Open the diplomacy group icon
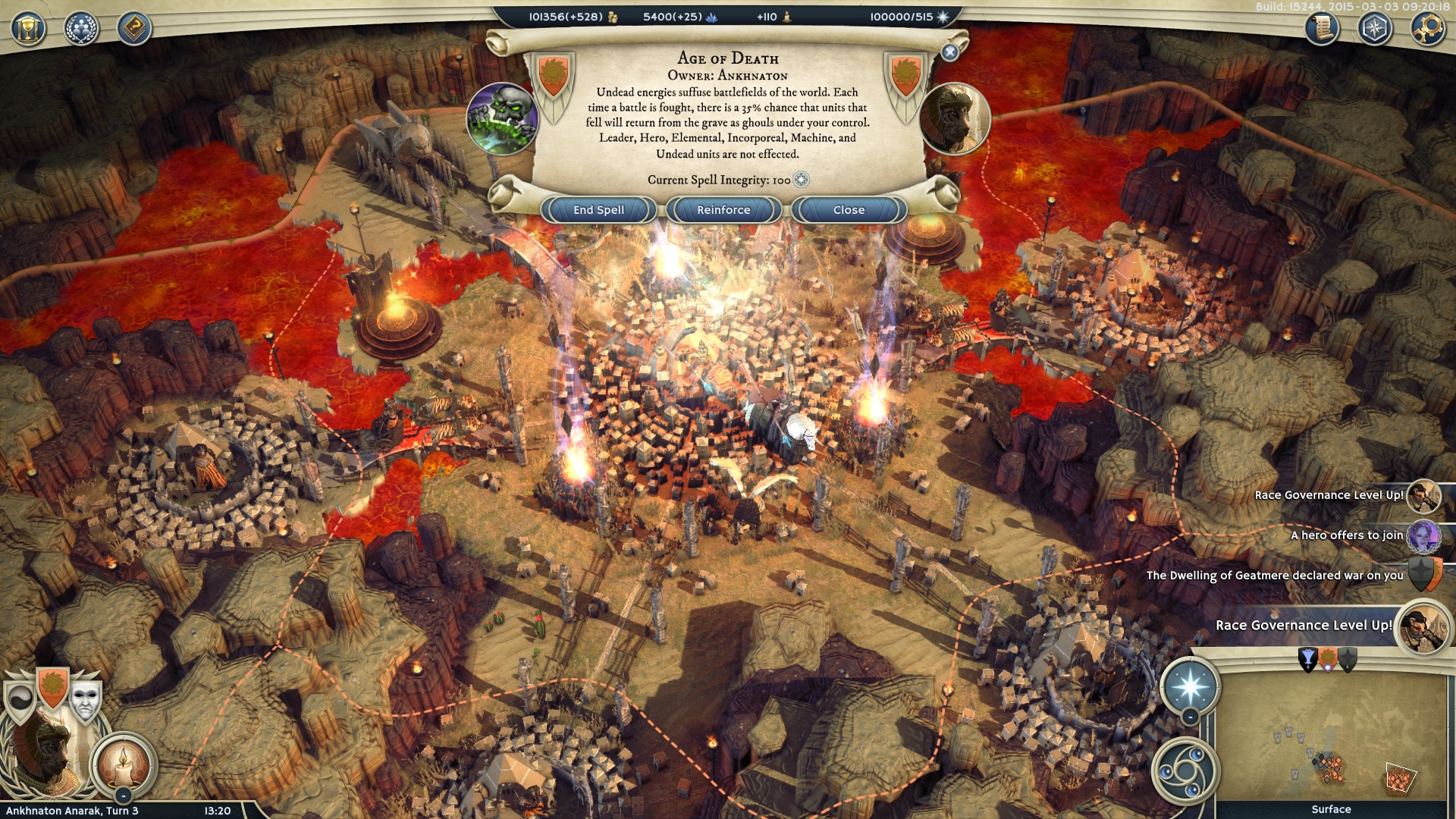The image size is (1456, 819). [x=81, y=30]
